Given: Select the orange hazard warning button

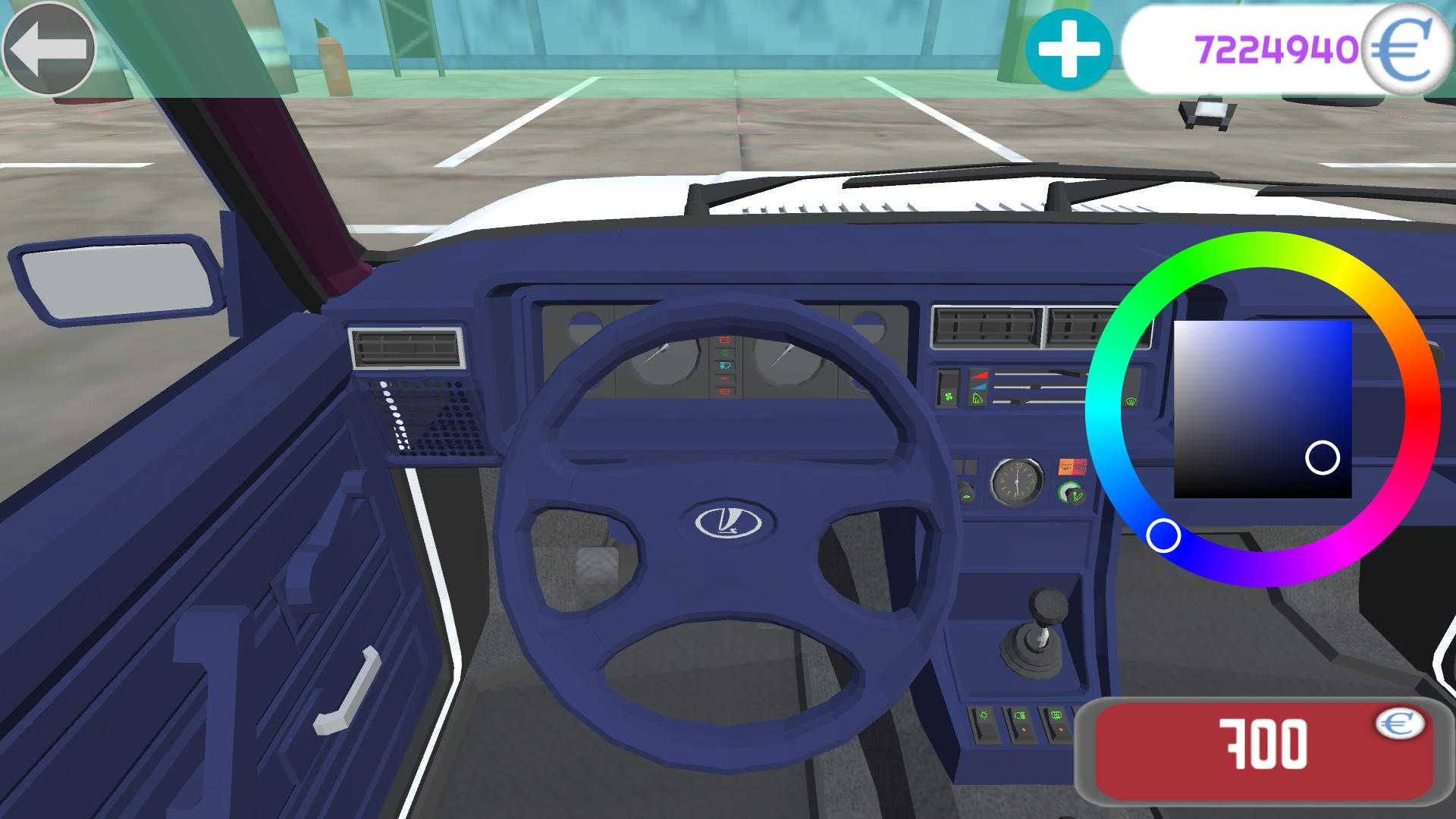Looking at the screenshot, I should (x=1066, y=465).
